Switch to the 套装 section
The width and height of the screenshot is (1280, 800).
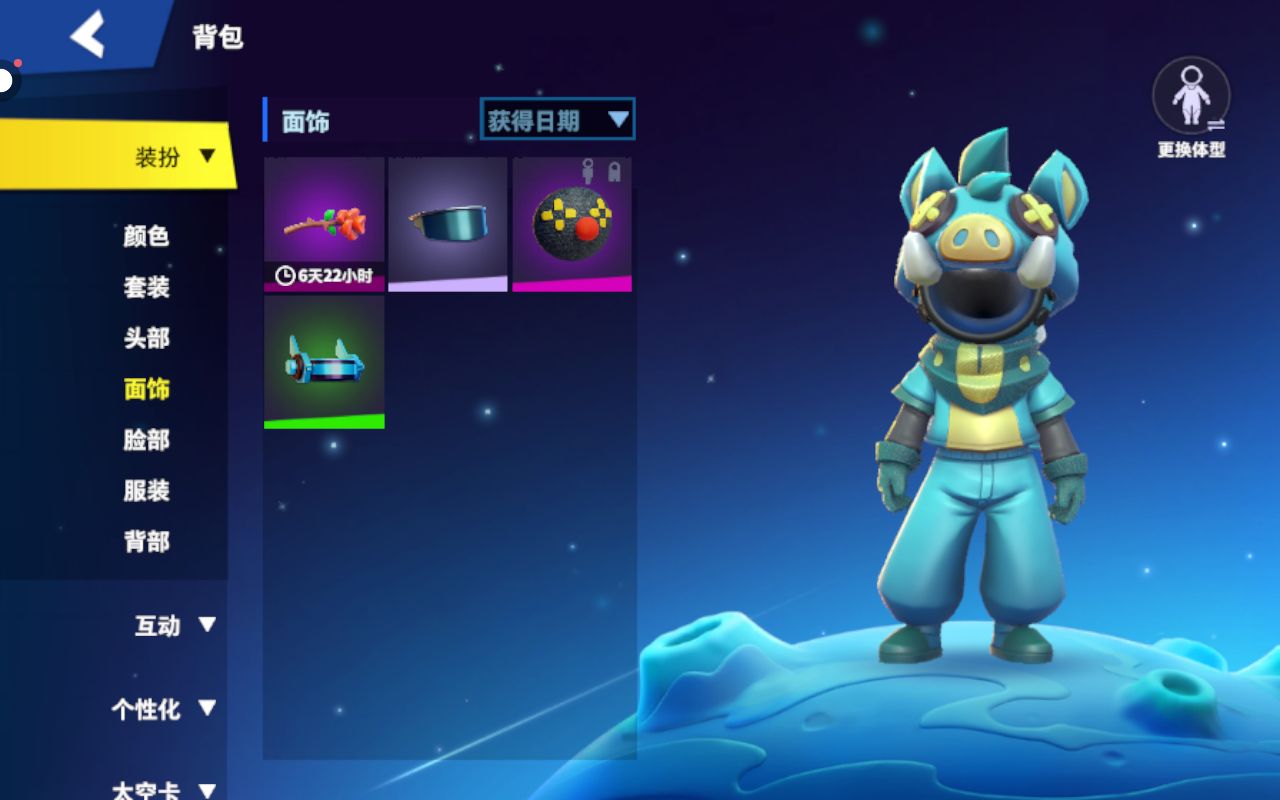coord(146,287)
